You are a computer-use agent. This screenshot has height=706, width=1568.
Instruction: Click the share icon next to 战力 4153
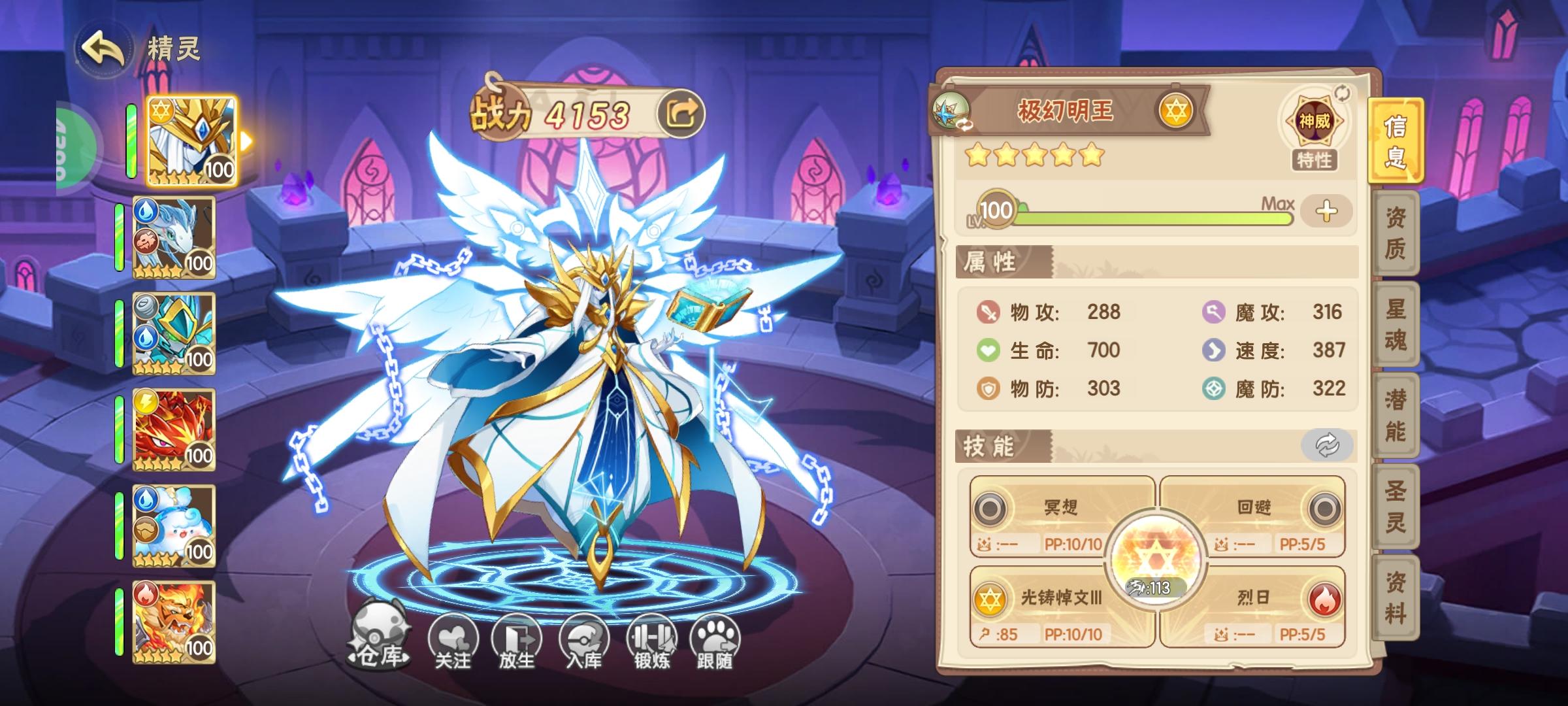point(681,114)
